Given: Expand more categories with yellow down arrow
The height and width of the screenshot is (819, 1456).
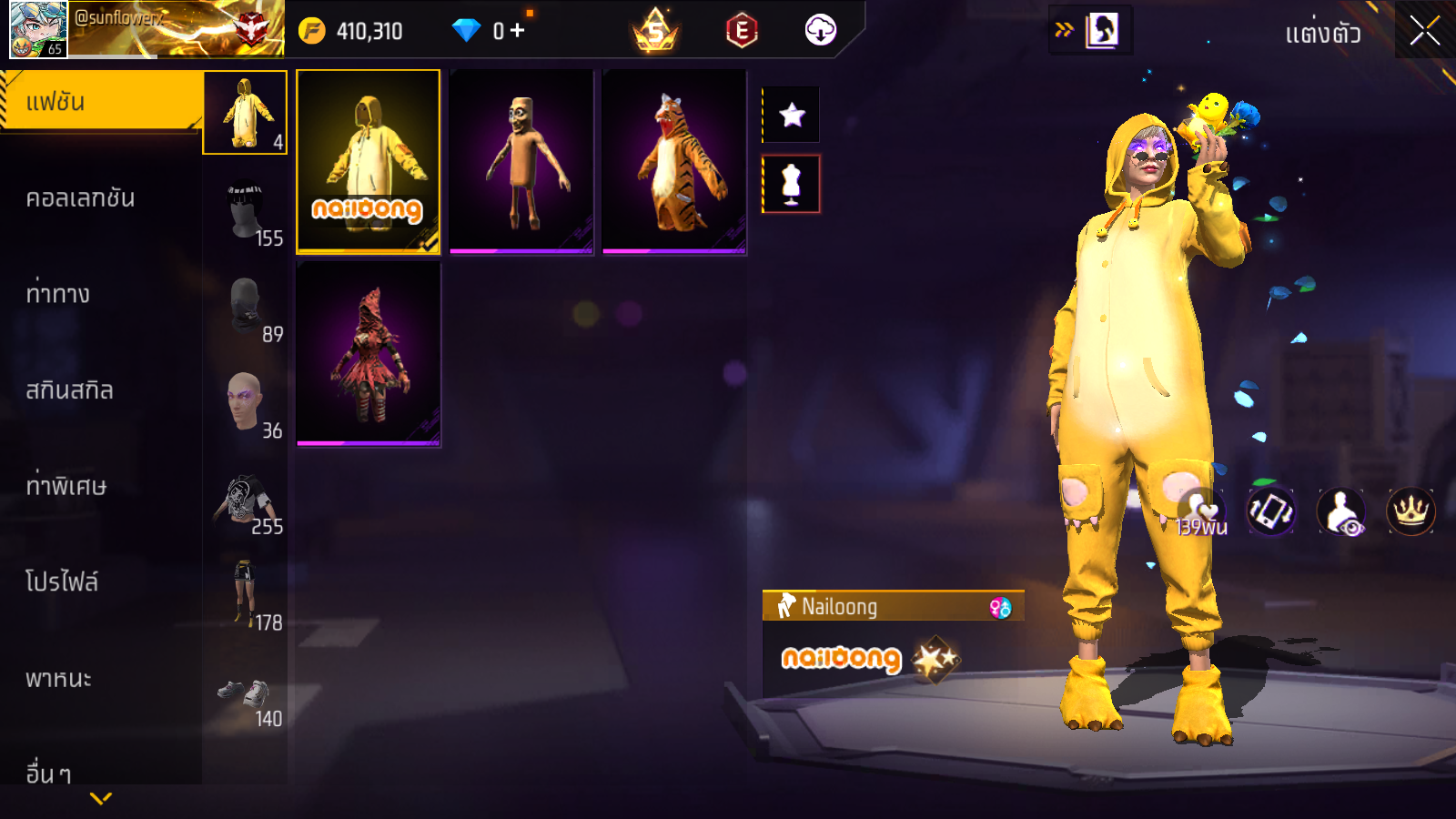Looking at the screenshot, I should [101, 798].
